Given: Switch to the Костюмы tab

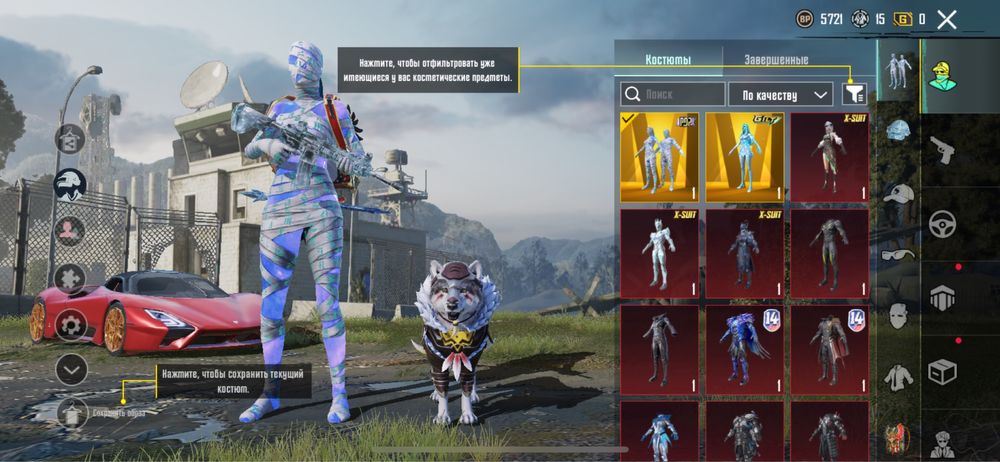Looking at the screenshot, I should coord(668,60).
